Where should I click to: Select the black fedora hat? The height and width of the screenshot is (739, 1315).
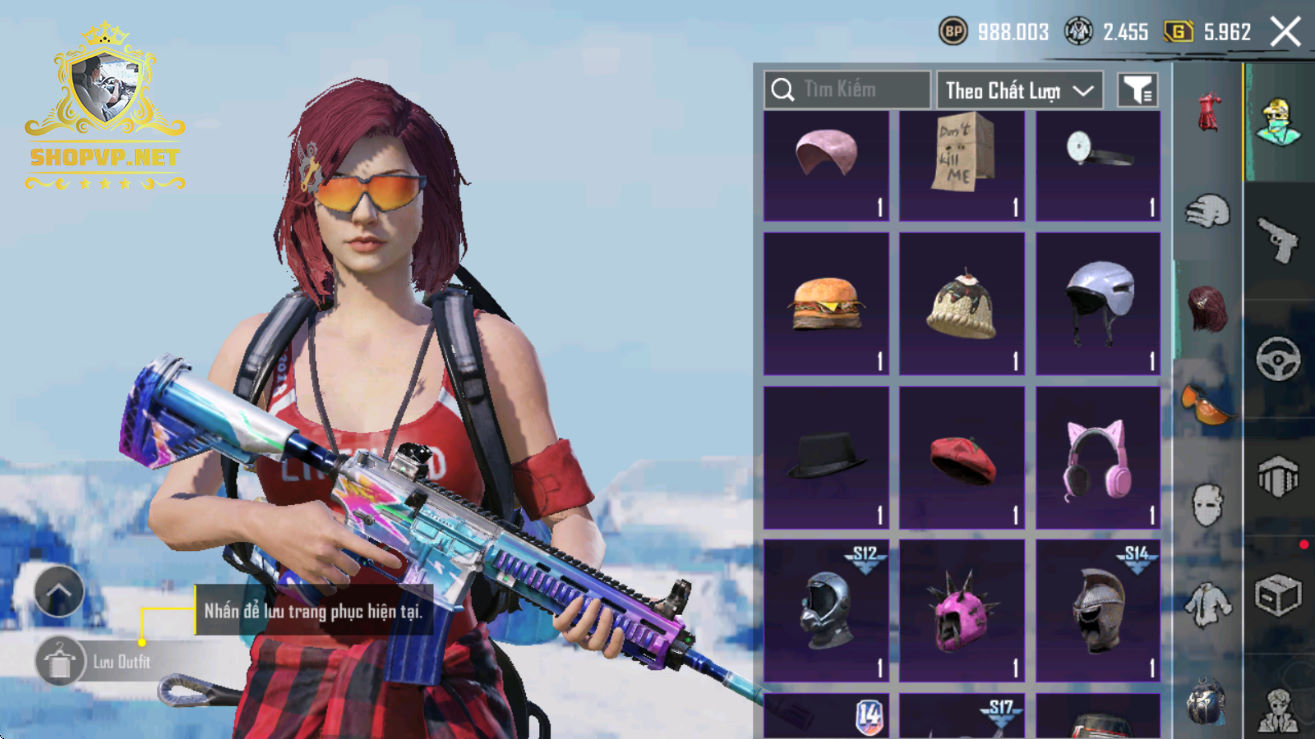(826, 458)
